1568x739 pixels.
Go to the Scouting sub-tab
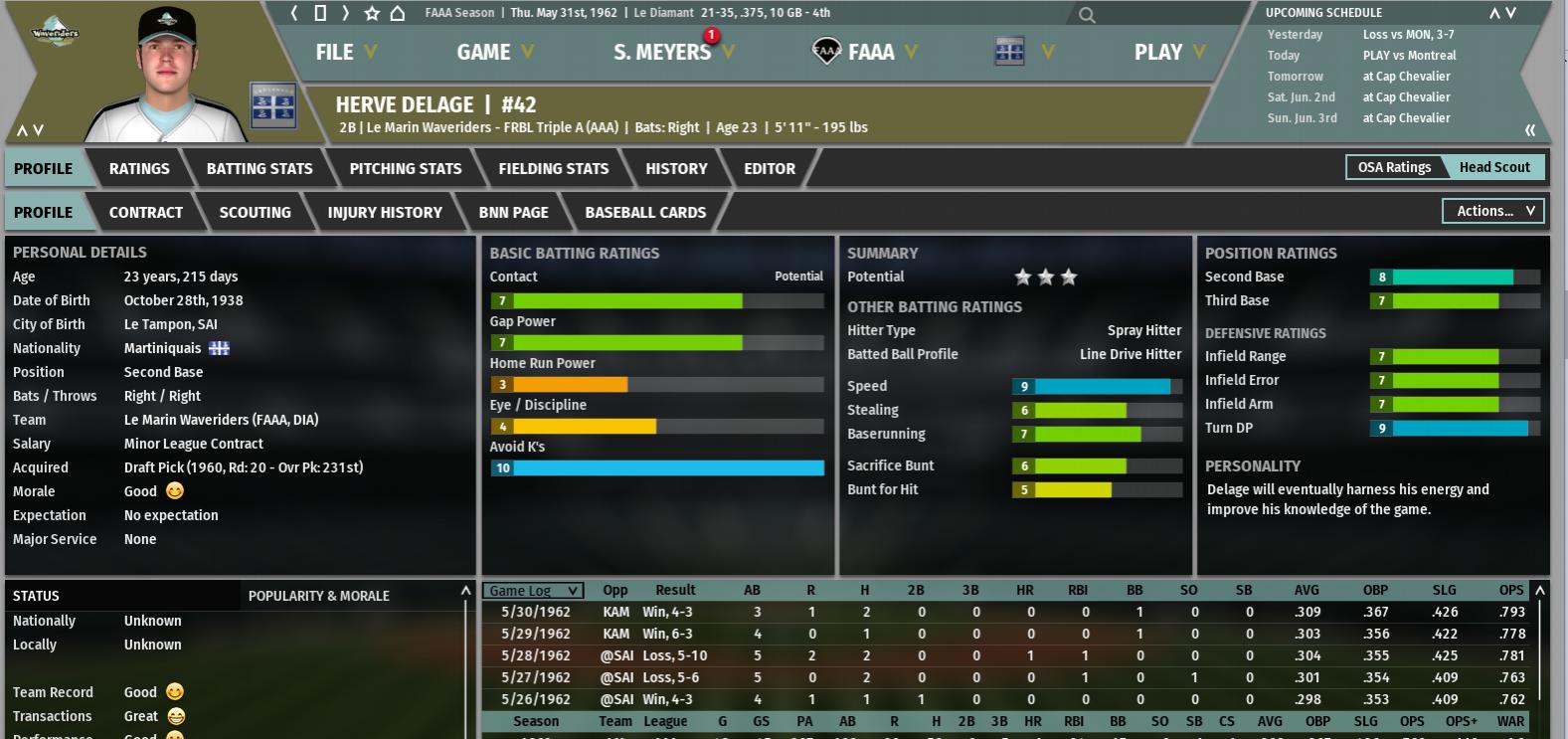(x=256, y=213)
